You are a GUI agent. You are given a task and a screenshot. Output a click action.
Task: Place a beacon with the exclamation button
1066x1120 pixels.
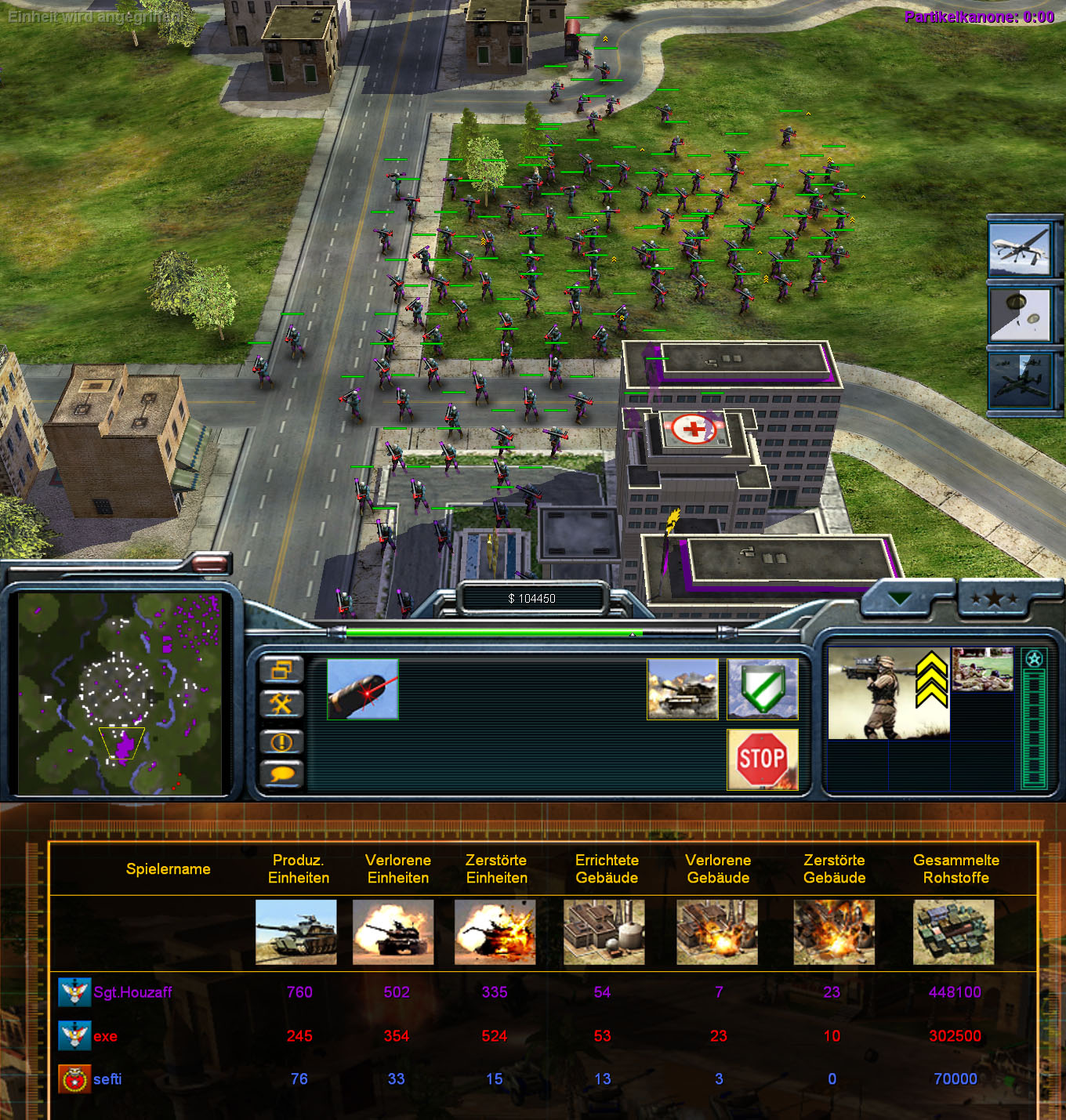pos(281,741)
